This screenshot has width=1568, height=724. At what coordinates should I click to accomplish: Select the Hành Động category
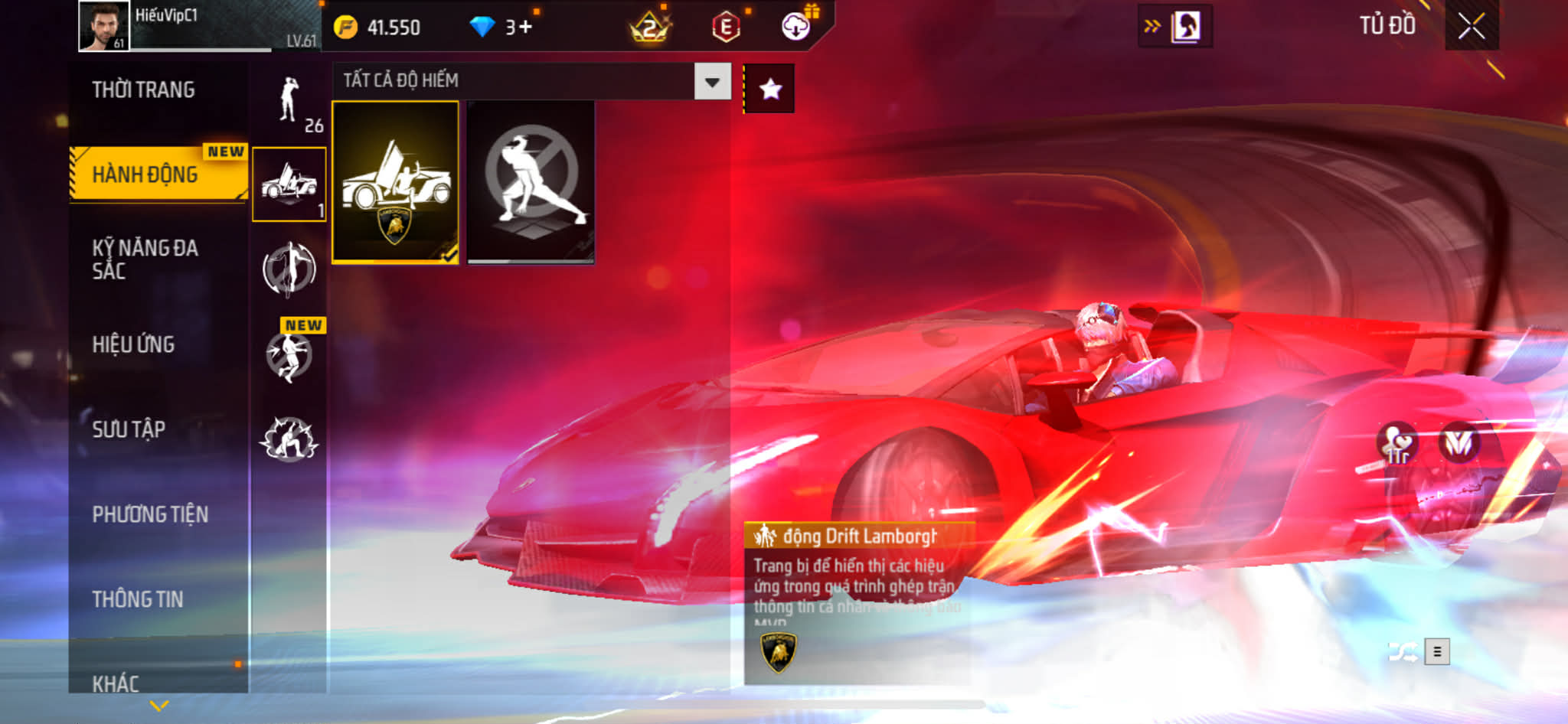[x=145, y=174]
